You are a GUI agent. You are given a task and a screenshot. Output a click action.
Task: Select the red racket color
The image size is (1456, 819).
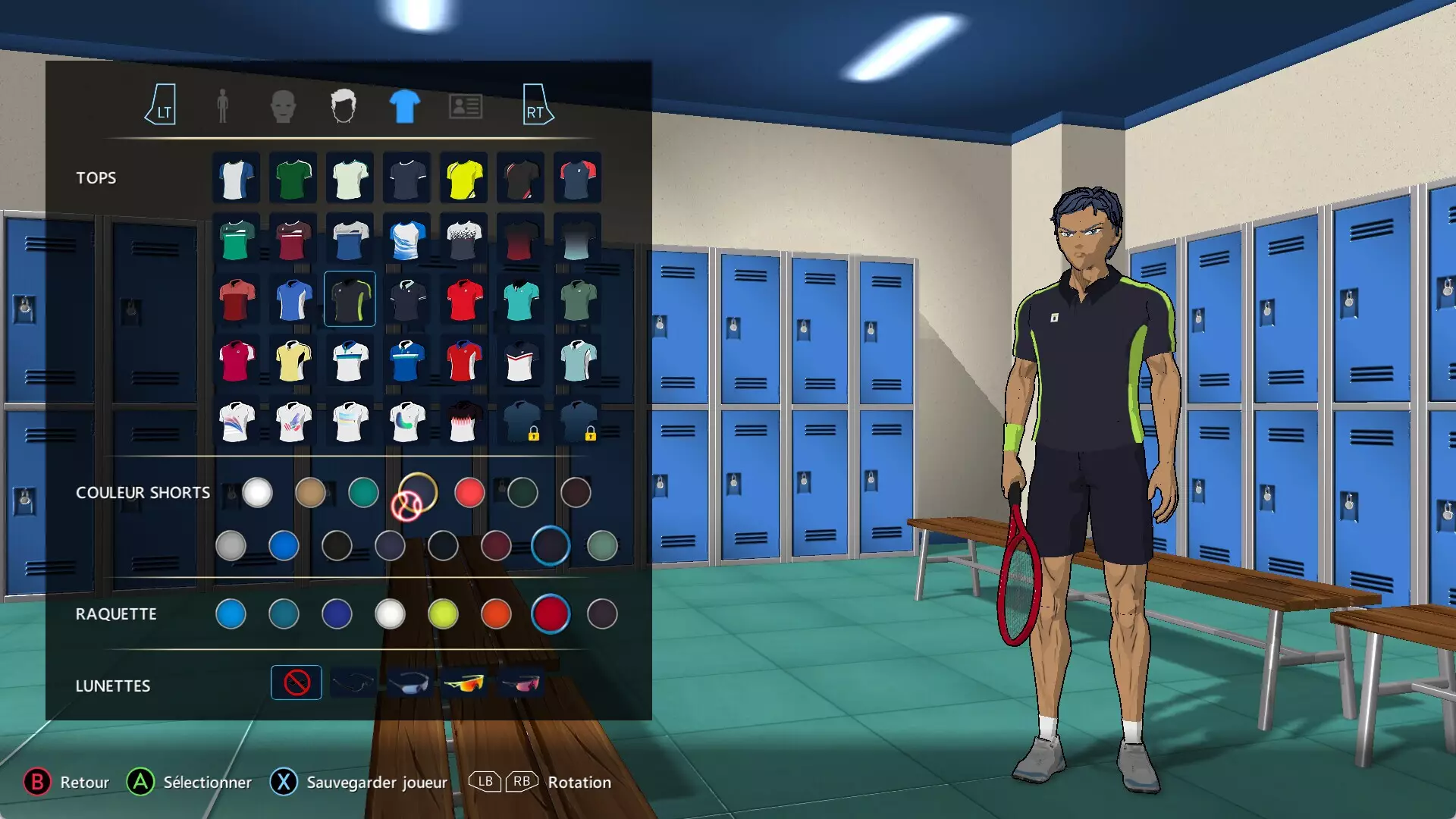click(x=551, y=614)
